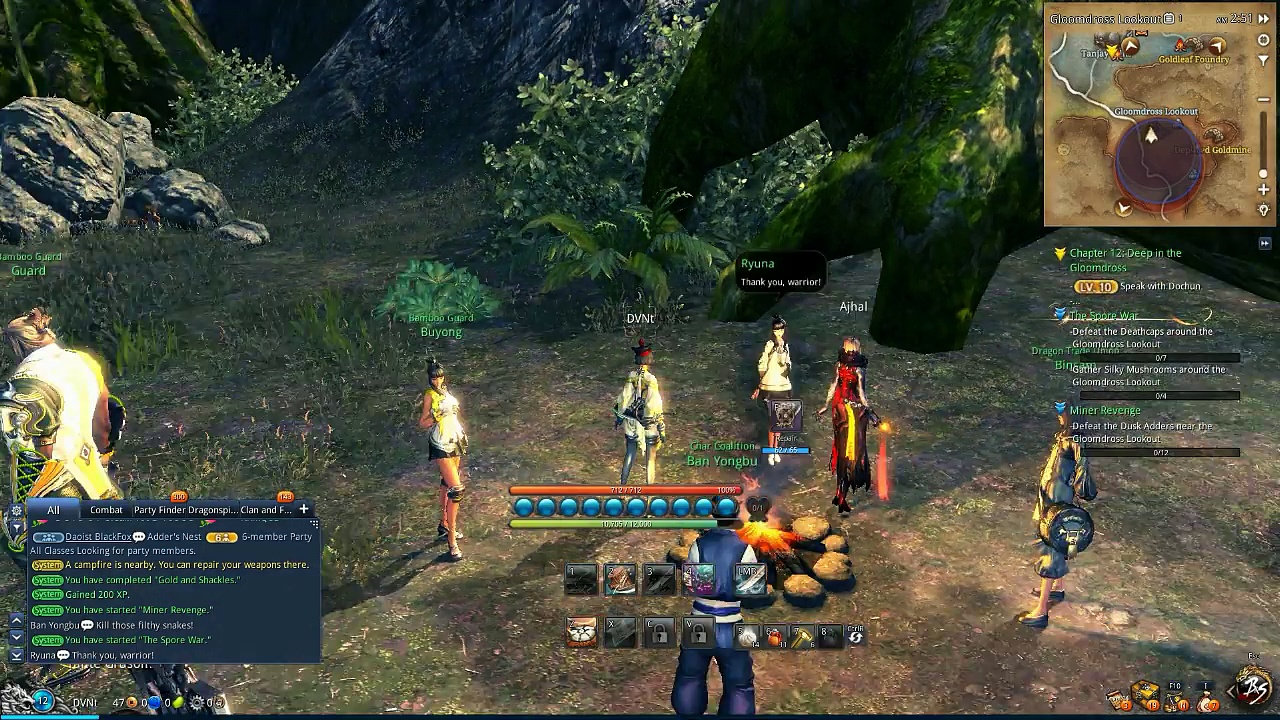Open the Party Finder chat tab
The image size is (1280, 720).
(x=158, y=510)
